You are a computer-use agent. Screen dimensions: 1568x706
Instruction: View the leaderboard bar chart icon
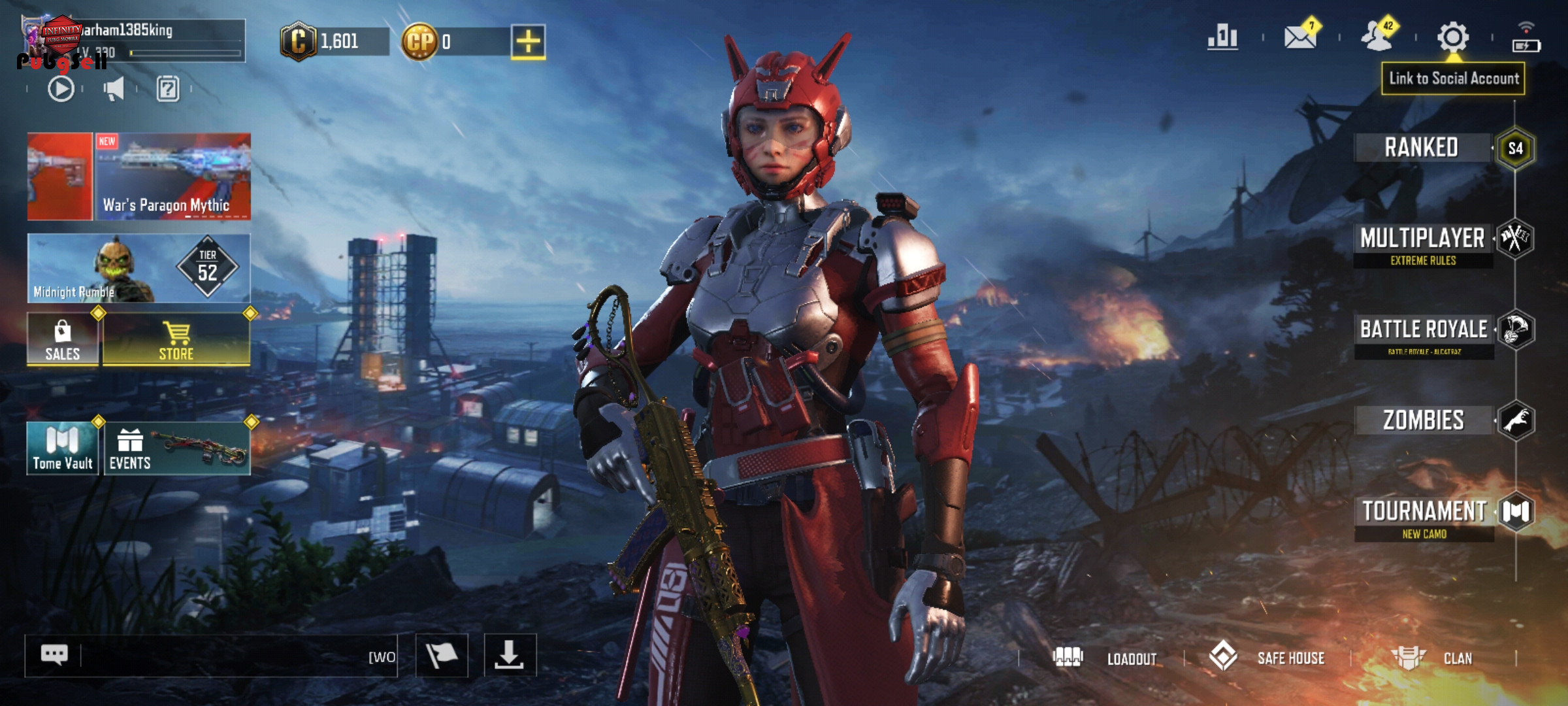point(1222,37)
